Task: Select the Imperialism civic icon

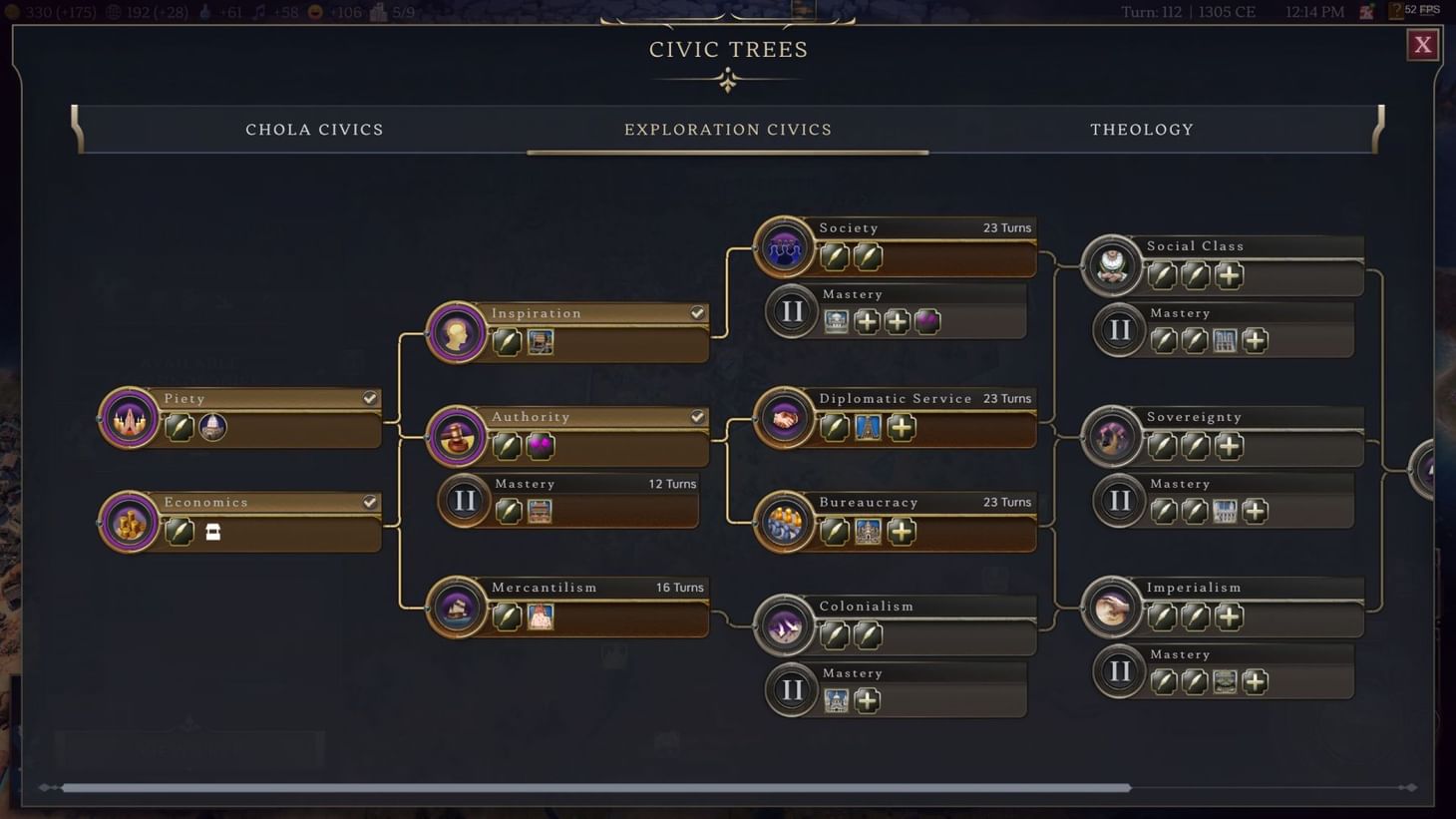Action: point(1111,608)
